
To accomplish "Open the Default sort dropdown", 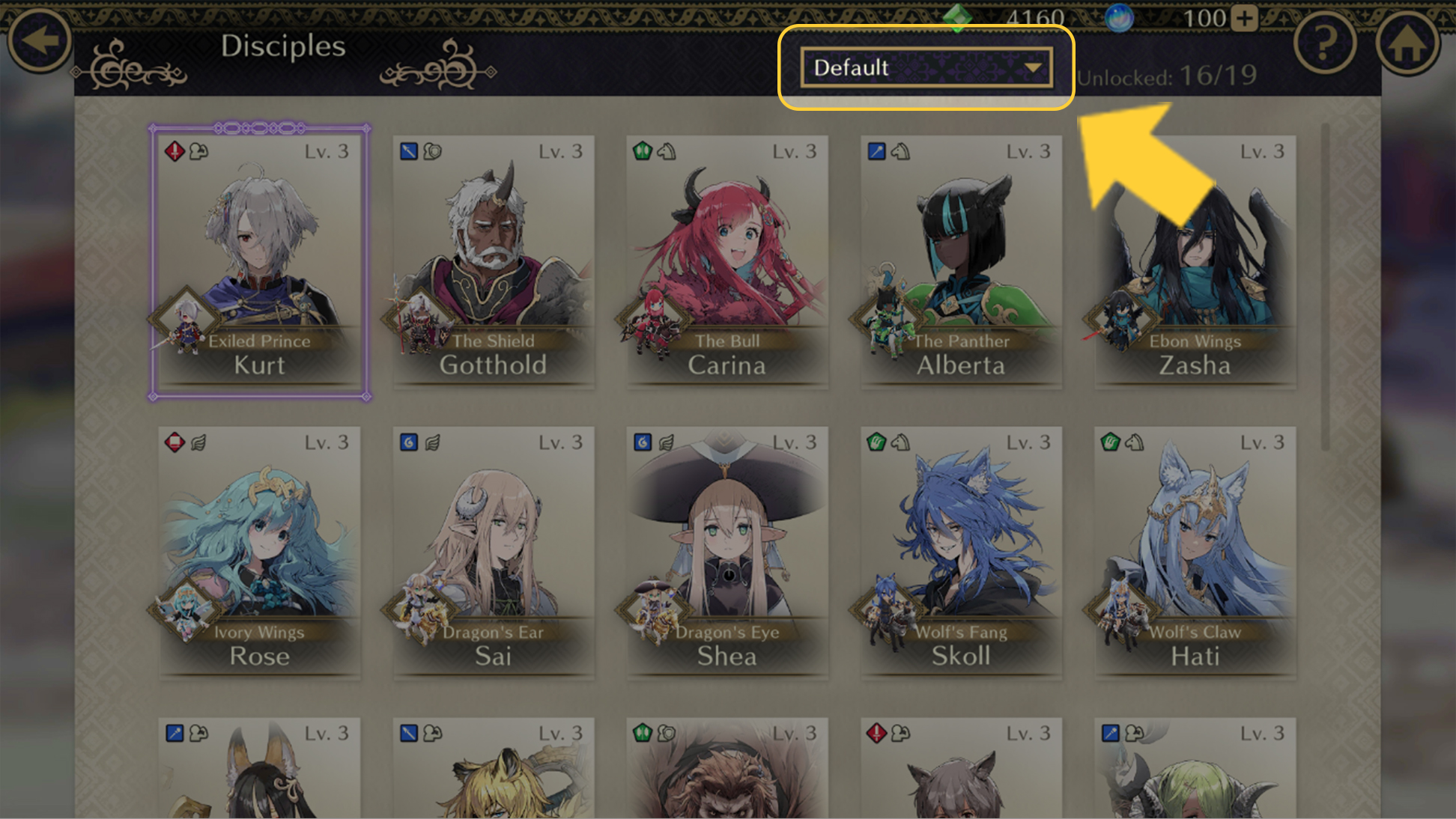I will 926,68.
